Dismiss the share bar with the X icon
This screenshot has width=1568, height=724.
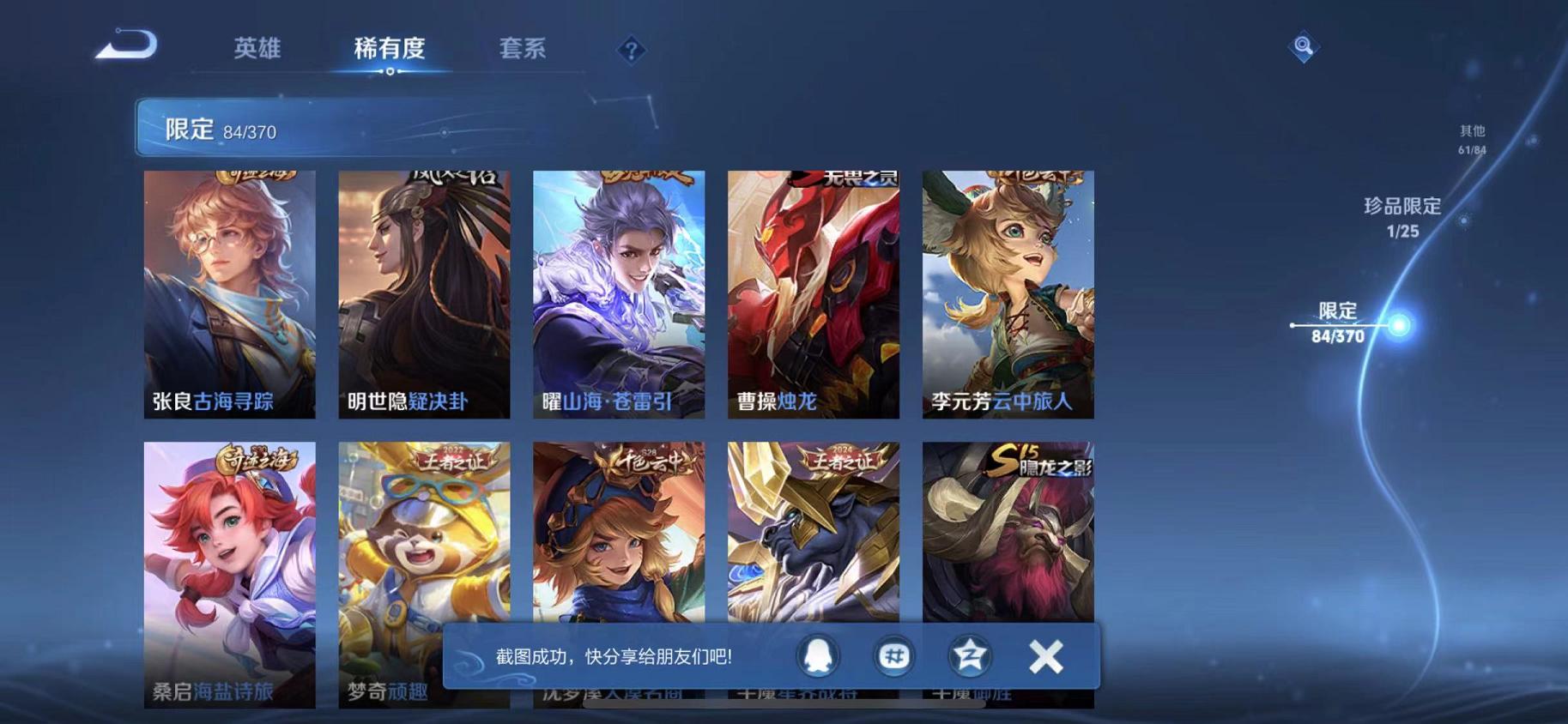(x=1046, y=656)
